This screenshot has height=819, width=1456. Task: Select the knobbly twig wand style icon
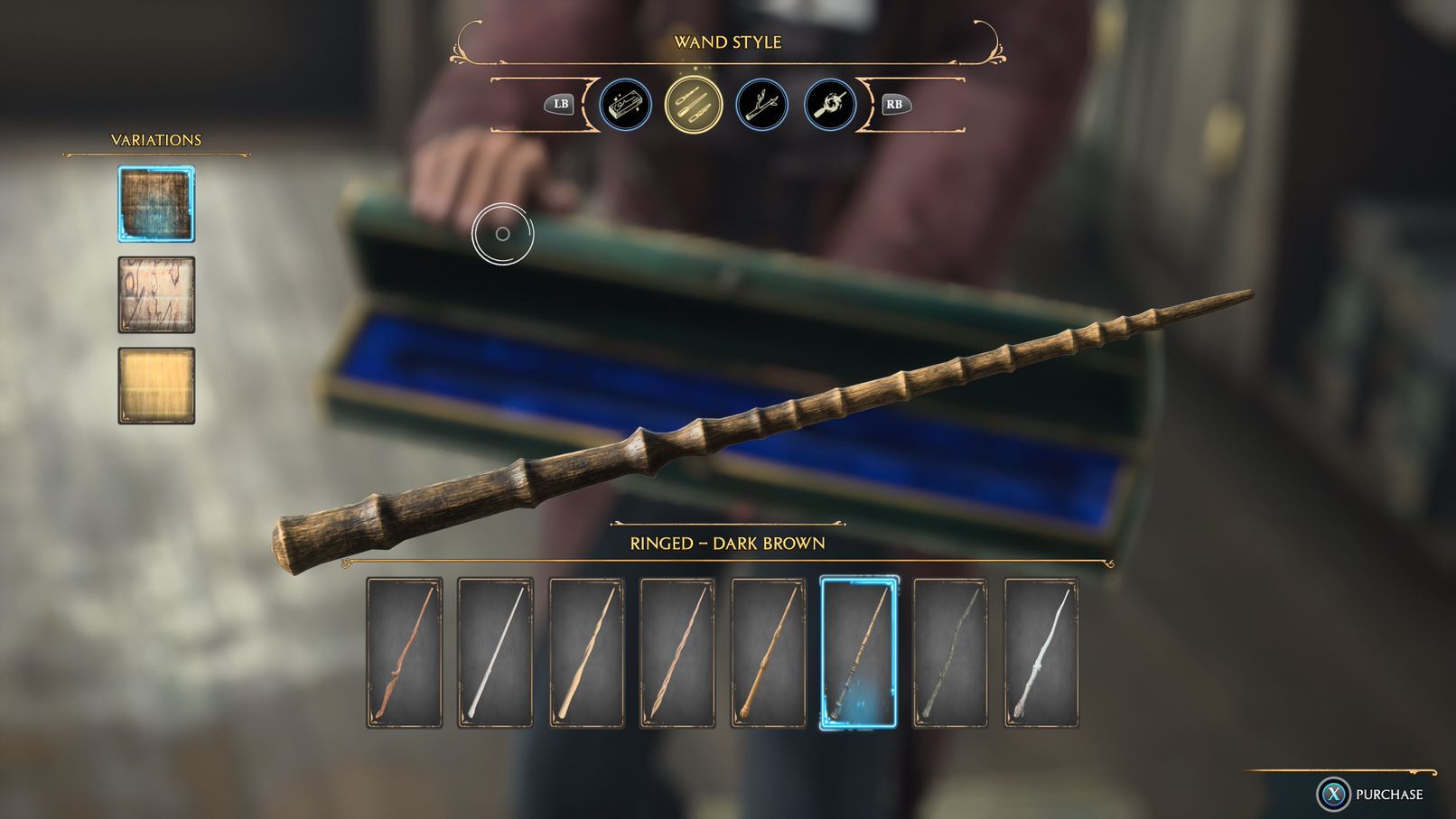pyautogui.click(x=763, y=106)
